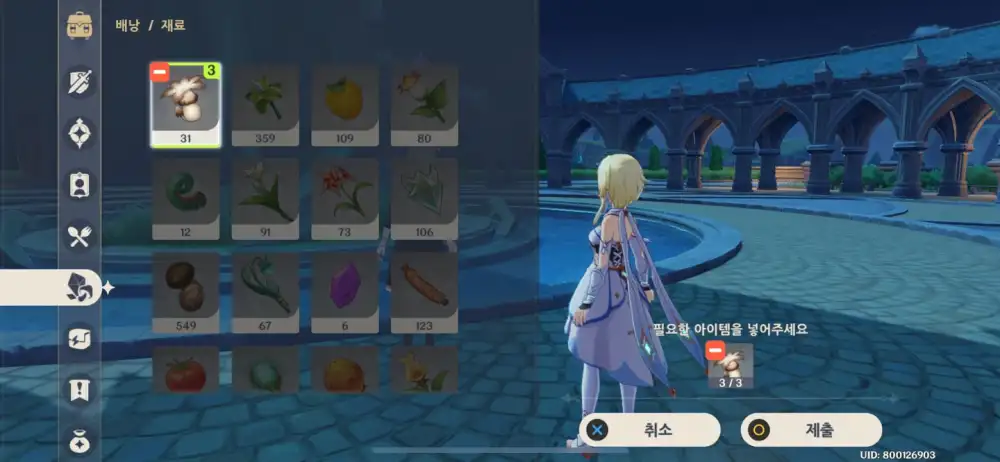
Task: Open the food tab with fork and spoon
Action: (x=80, y=237)
